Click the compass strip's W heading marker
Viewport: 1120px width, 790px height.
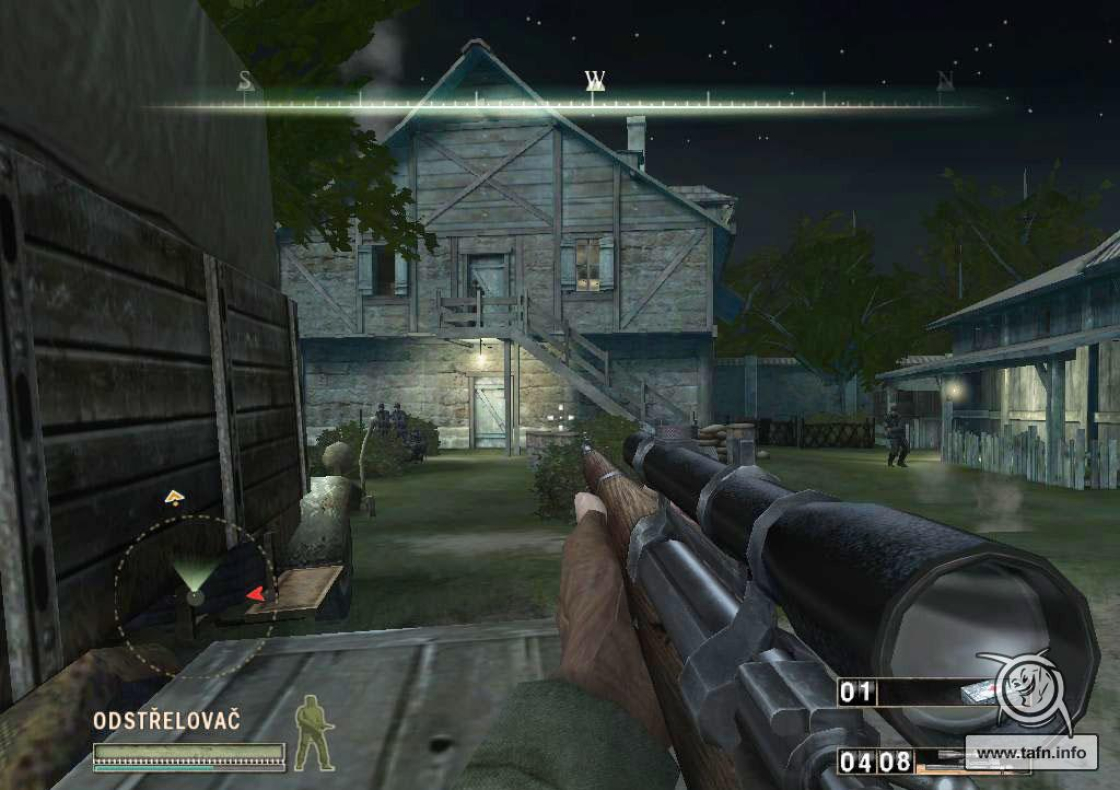click(595, 80)
